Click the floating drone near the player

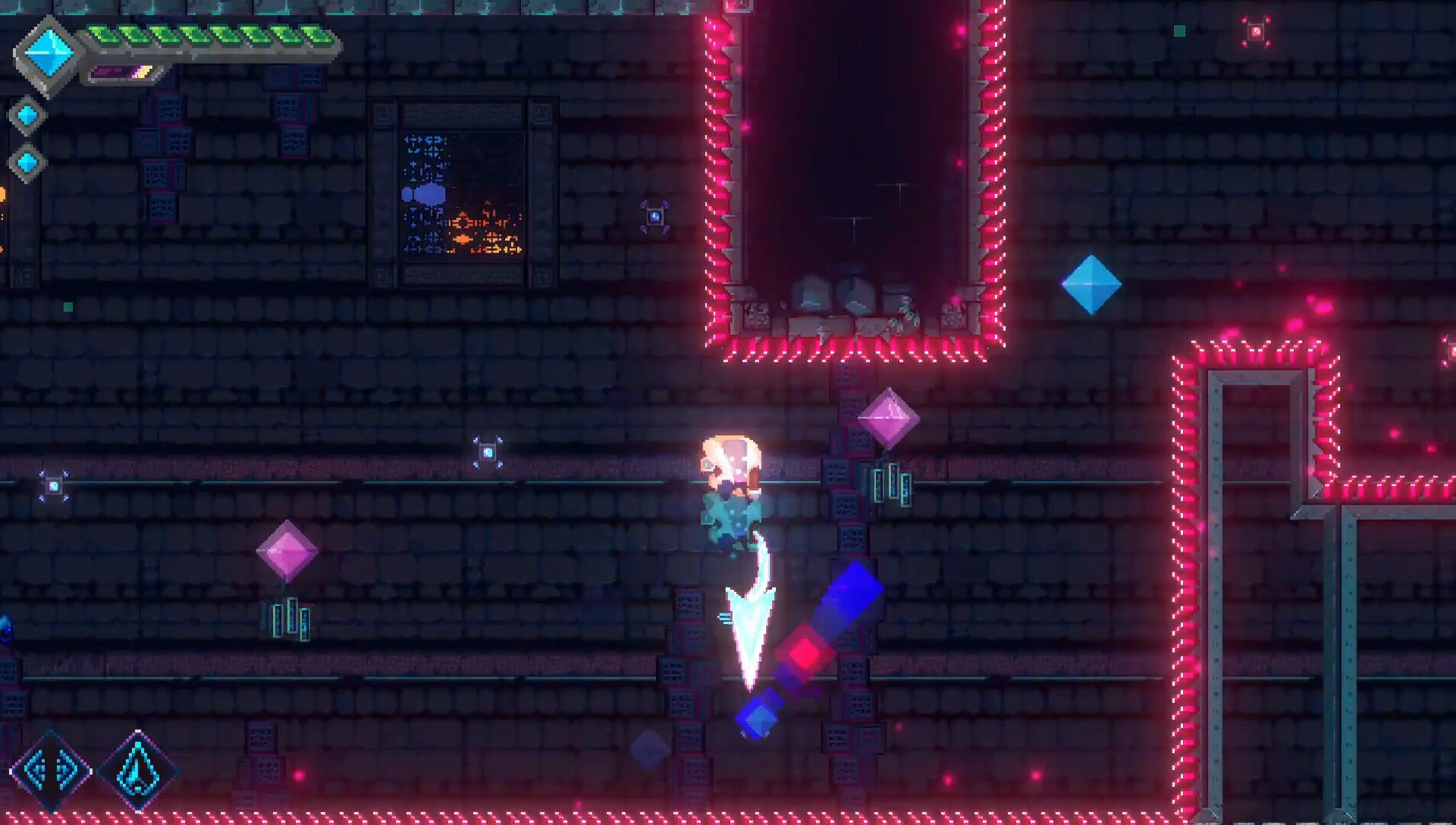coord(487,454)
